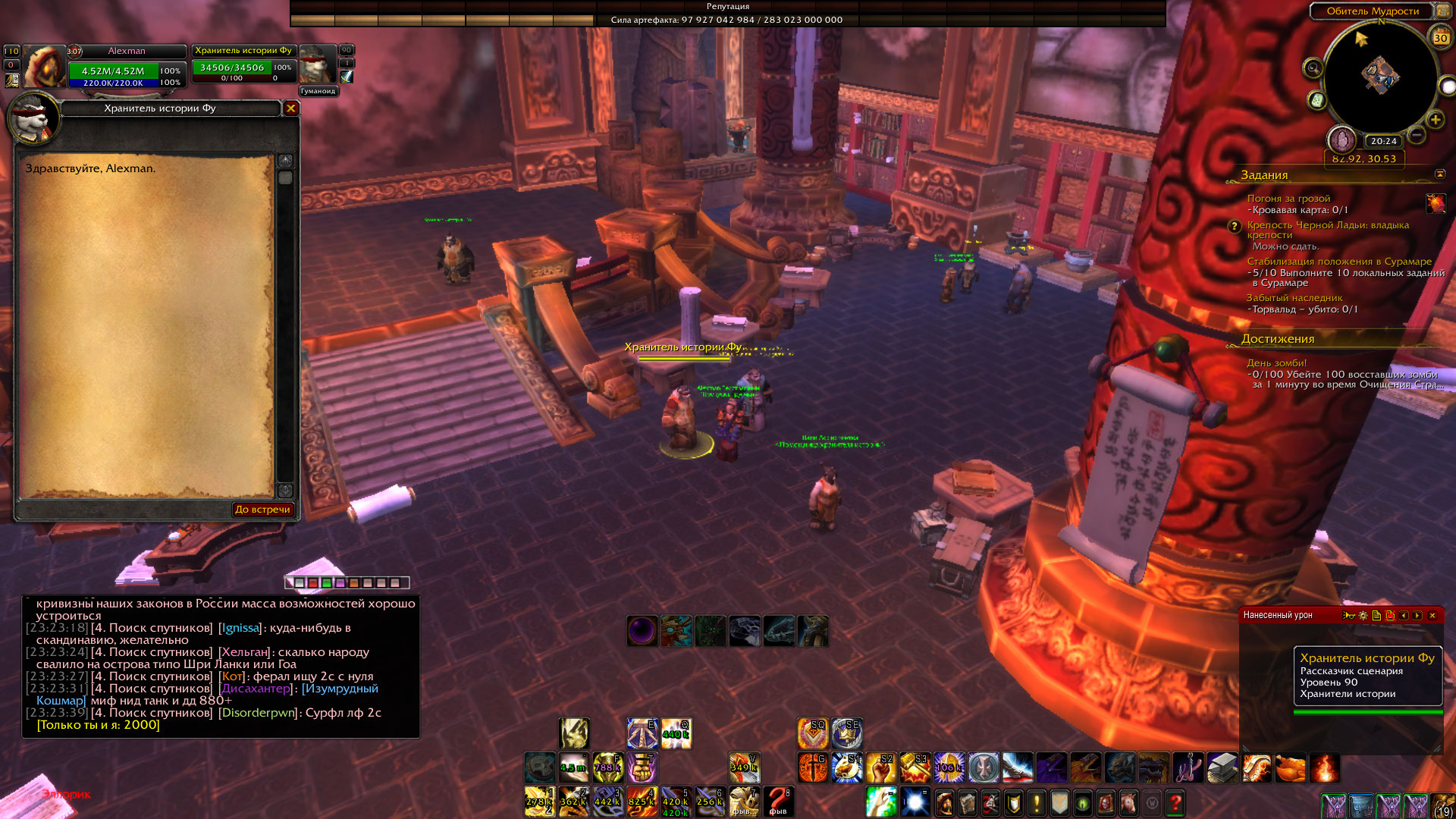The width and height of the screenshot is (1456, 819).
Task: Open the mounts collection horse-head button
Action: click(x=1128, y=802)
